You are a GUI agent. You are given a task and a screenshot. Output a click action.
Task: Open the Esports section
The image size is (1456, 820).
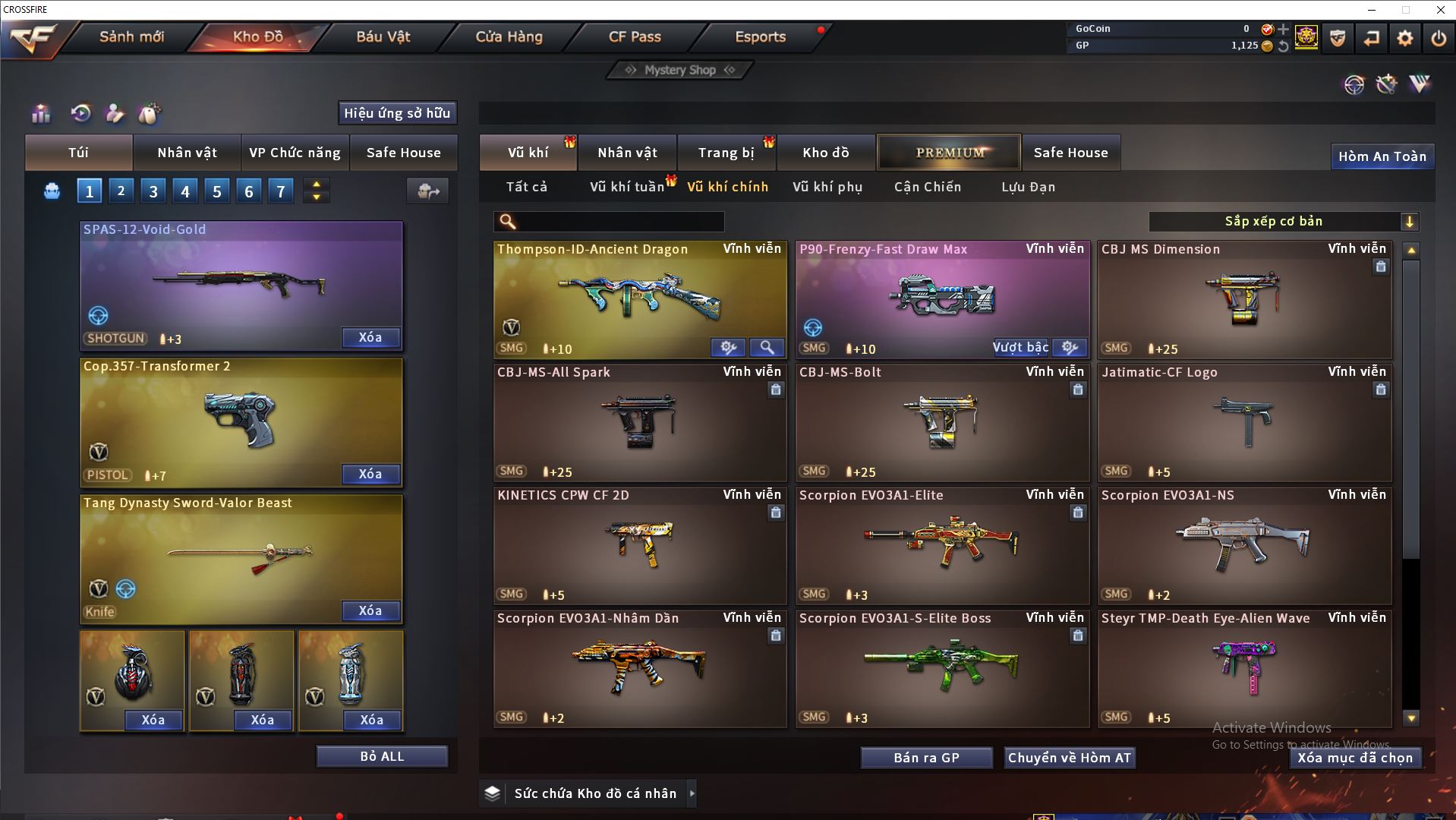coord(760,36)
